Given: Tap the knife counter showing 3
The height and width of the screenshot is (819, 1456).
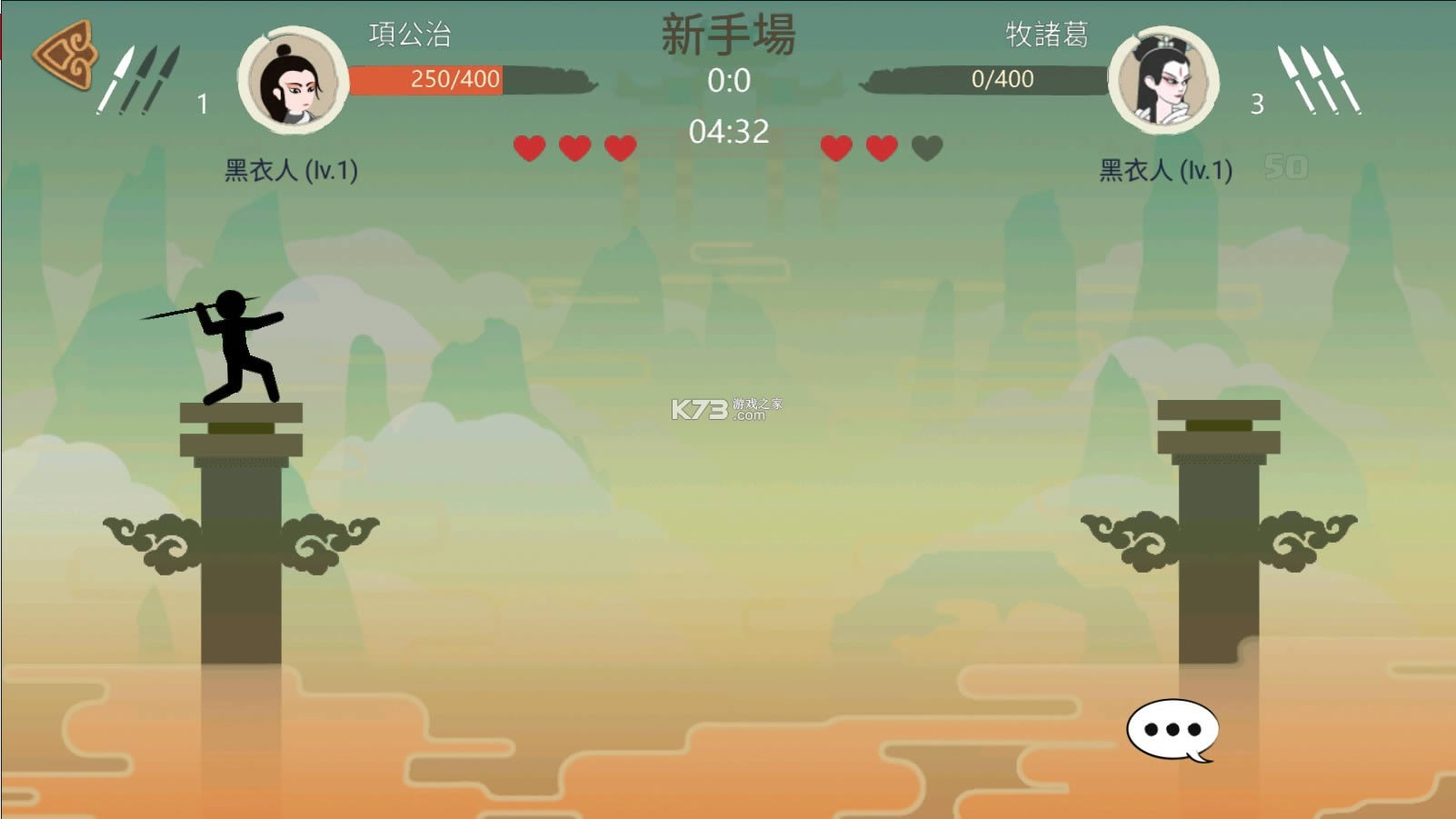Looking at the screenshot, I should point(1256,103).
